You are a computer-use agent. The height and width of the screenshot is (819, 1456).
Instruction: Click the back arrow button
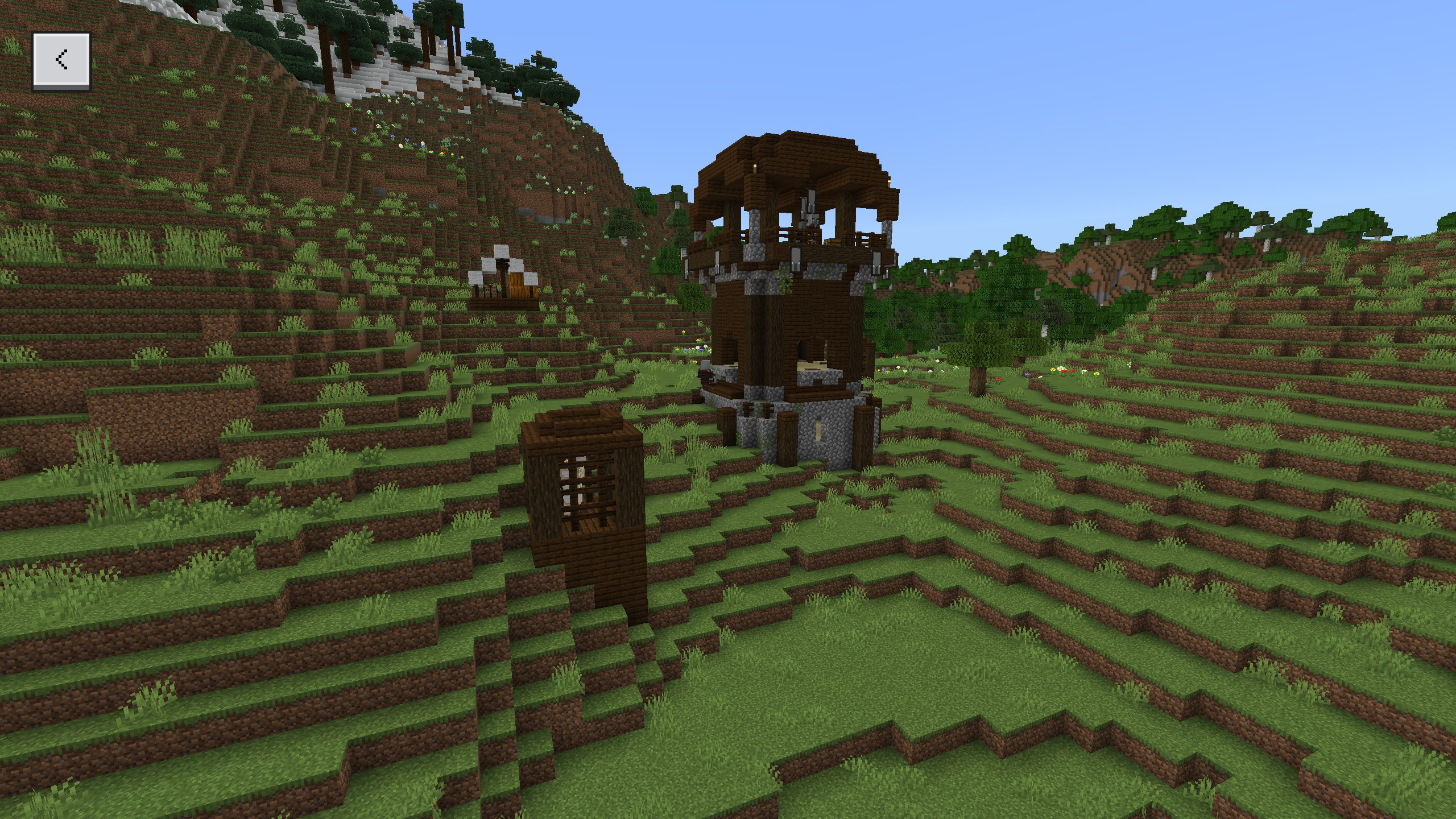61,60
